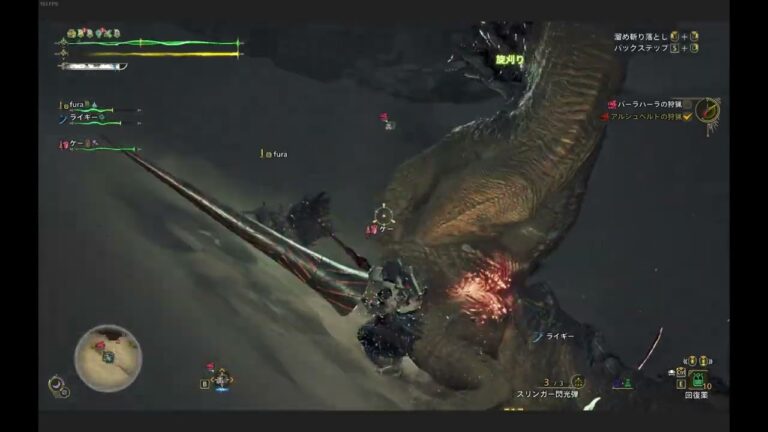
Task: Open the circular minimap
Action: pyautogui.click(x=108, y=358)
